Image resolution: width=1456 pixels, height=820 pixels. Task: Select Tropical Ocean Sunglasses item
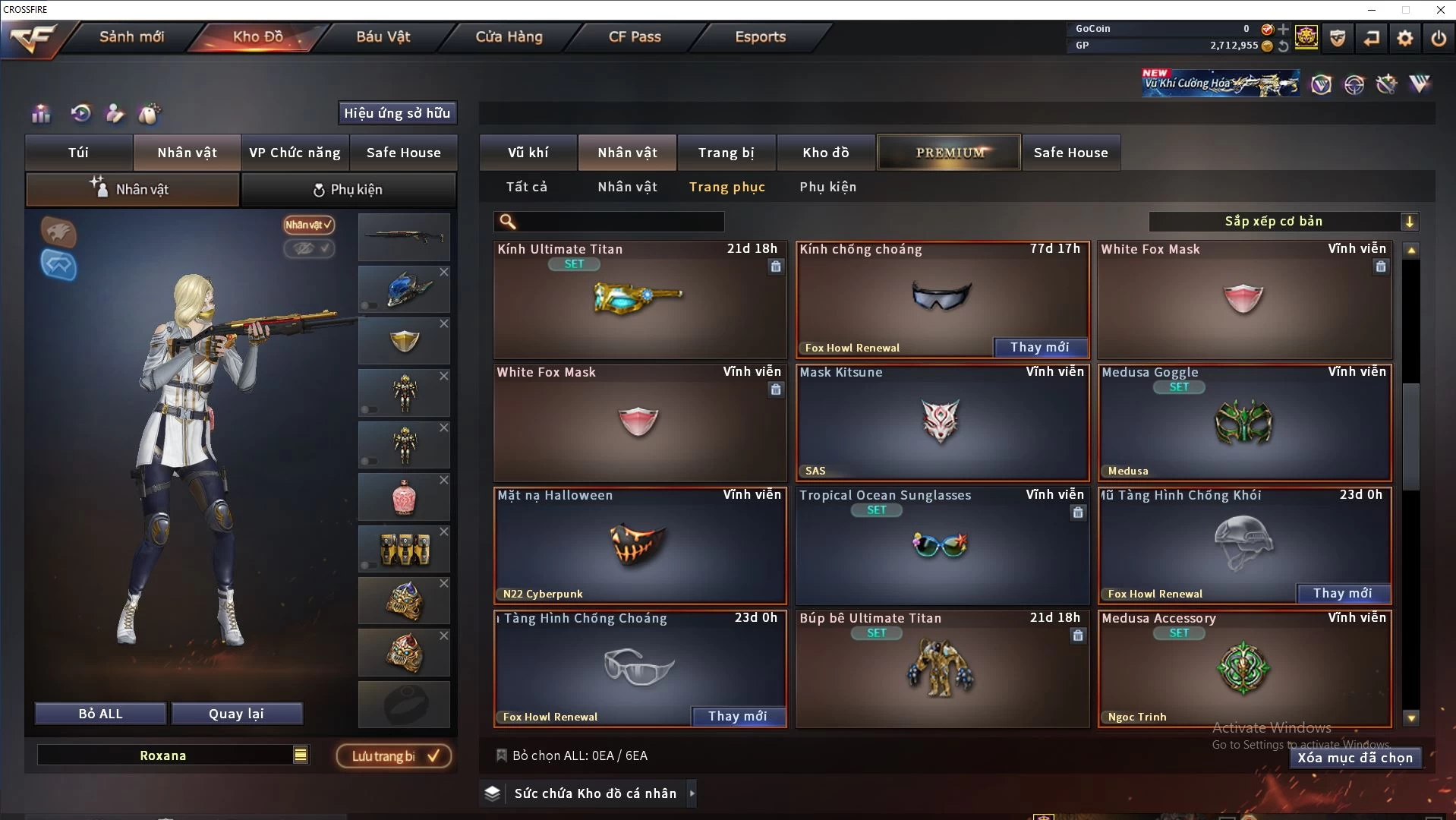pyautogui.click(x=942, y=546)
